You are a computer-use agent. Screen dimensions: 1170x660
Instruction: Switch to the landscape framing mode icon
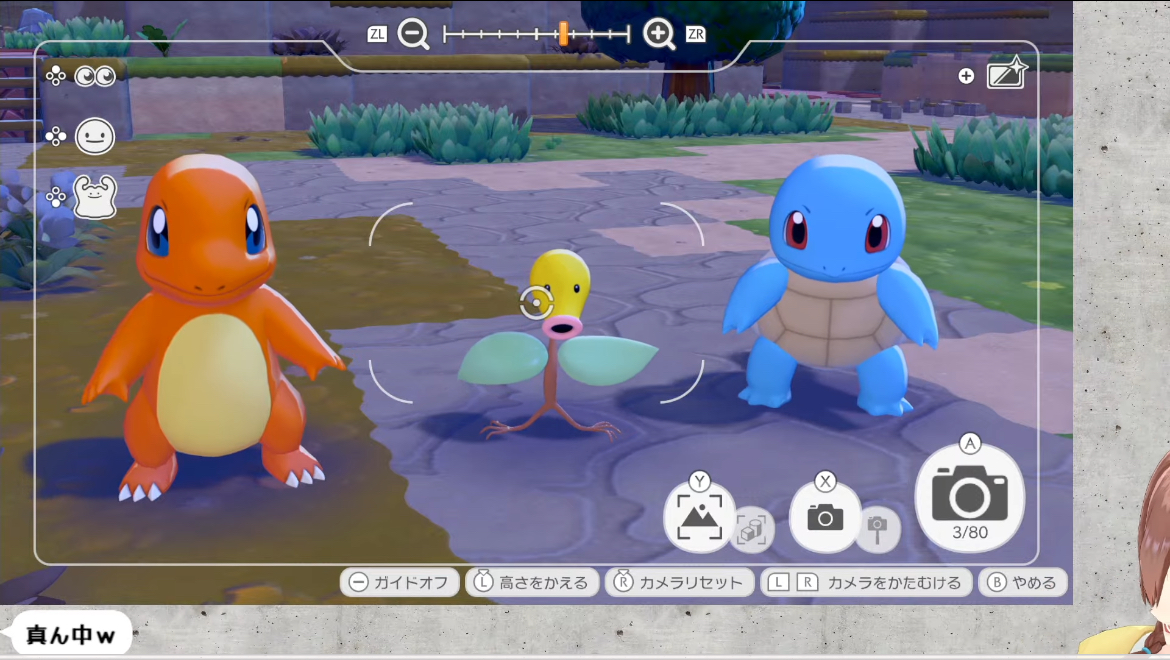click(699, 517)
